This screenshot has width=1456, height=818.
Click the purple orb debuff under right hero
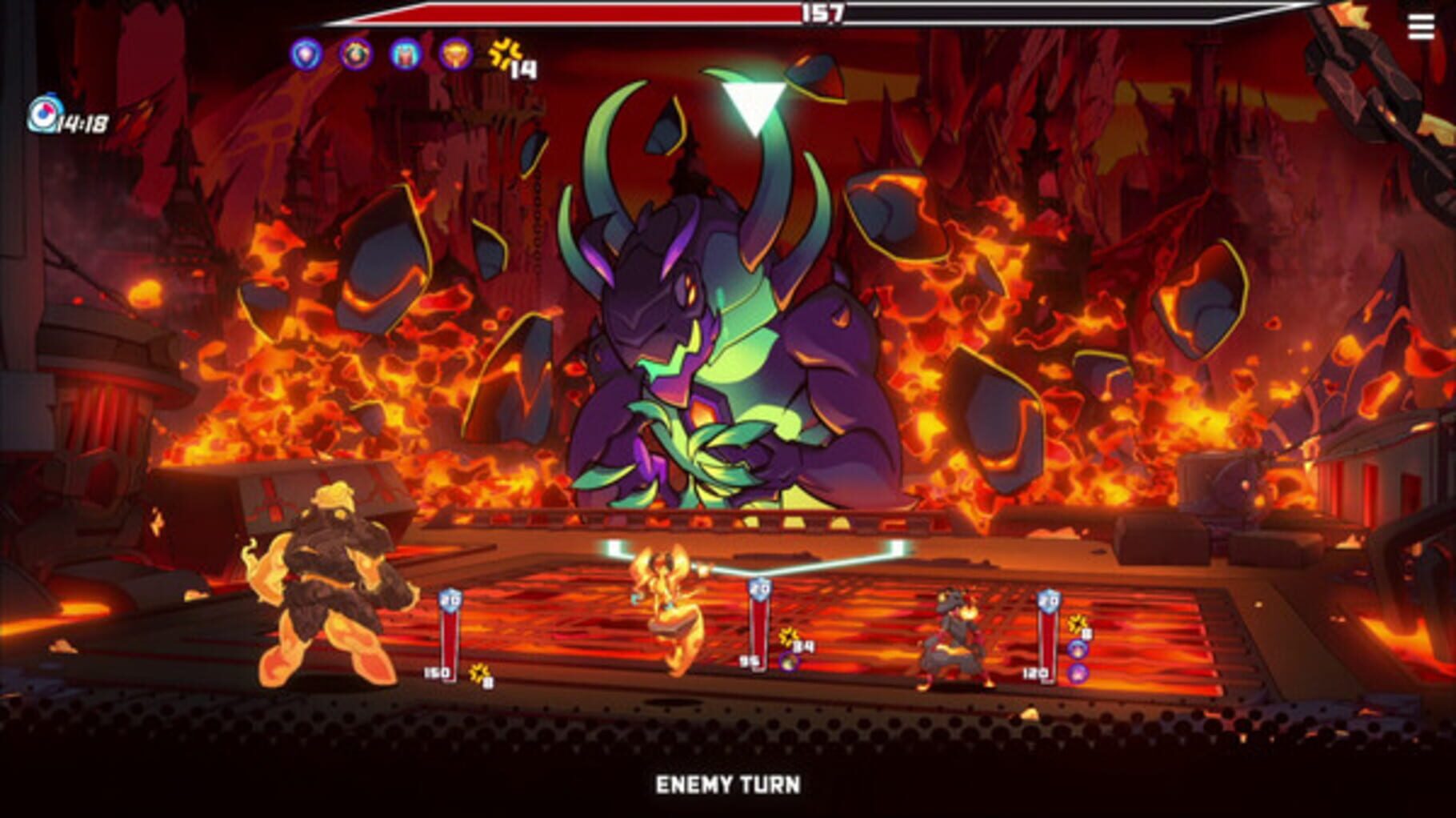(1078, 674)
